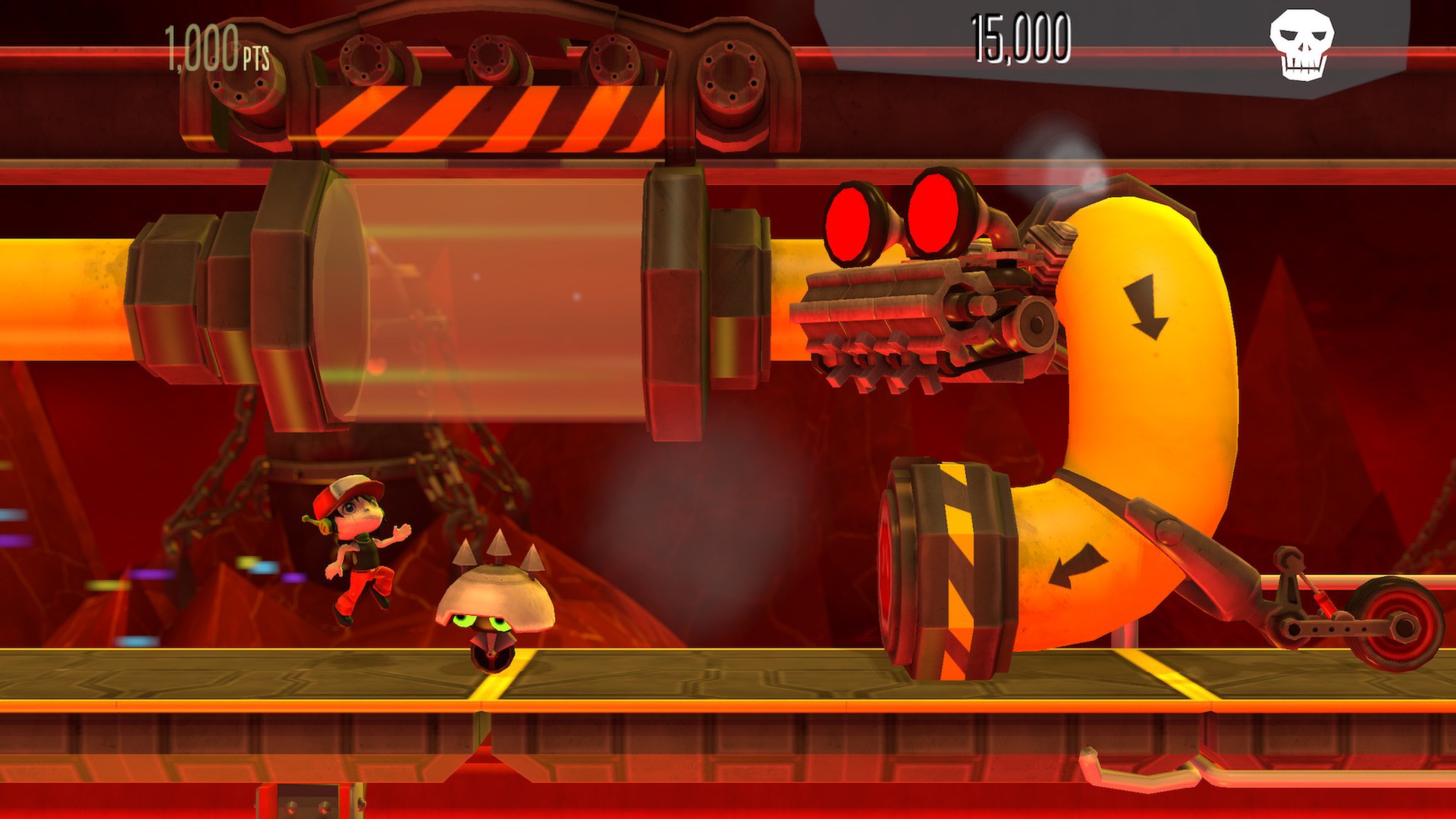The image size is (1456, 819).
Task: Select the 1,000 PTS label in the top-left
Action: pyautogui.click(x=215, y=45)
